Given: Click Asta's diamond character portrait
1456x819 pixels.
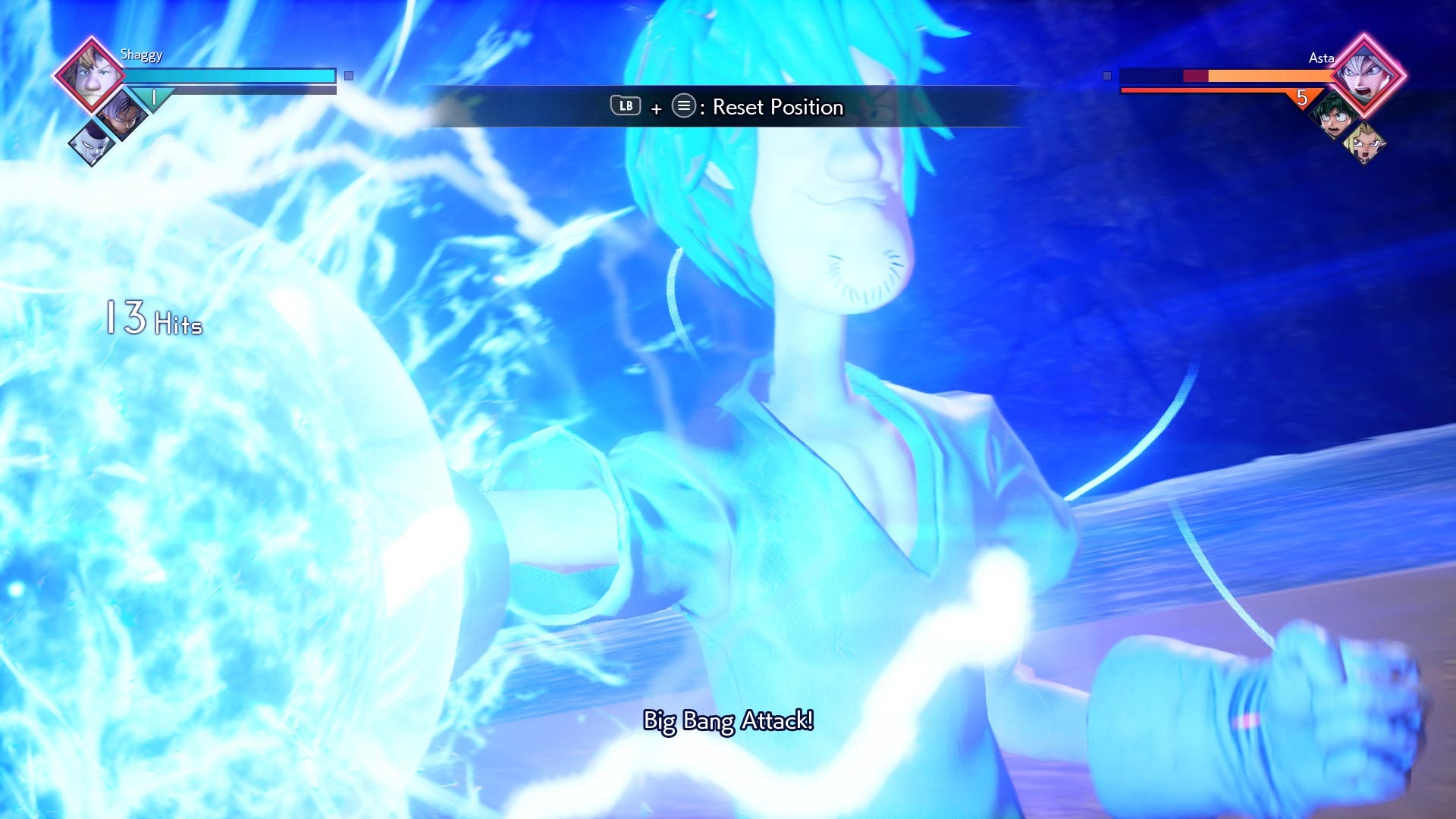Looking at the screenshot, I should click(x=1365, y=76).
